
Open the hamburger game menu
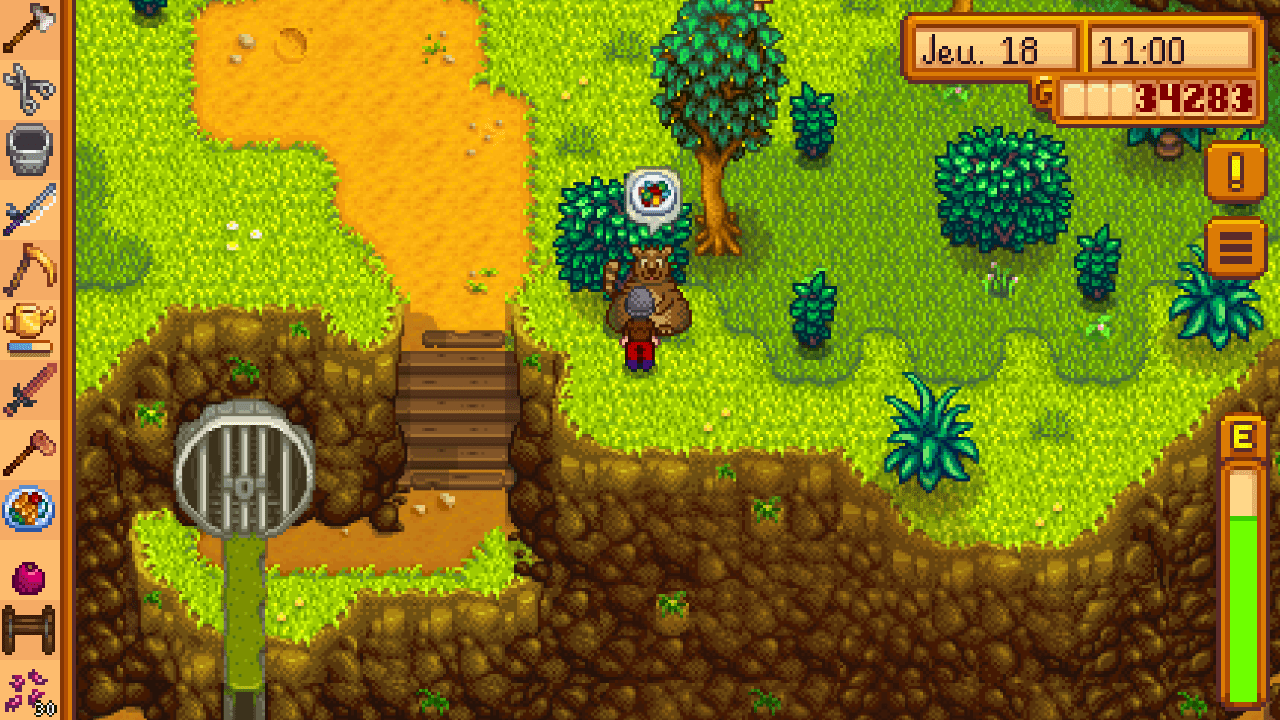point(1237,247)
